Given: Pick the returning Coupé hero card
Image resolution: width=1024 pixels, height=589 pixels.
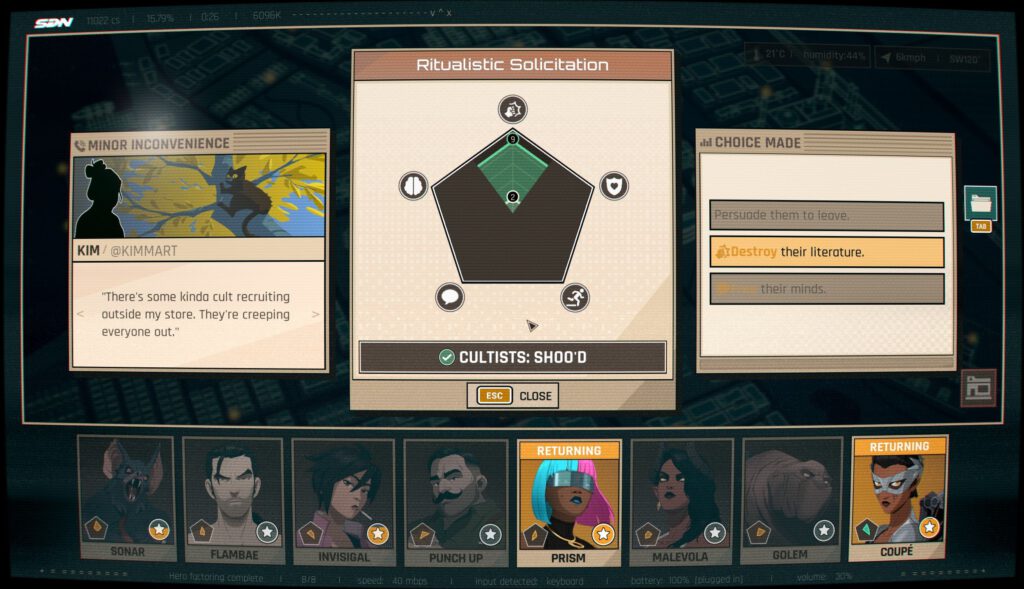Looking at the screenshot, I should (x=898, y=492).
